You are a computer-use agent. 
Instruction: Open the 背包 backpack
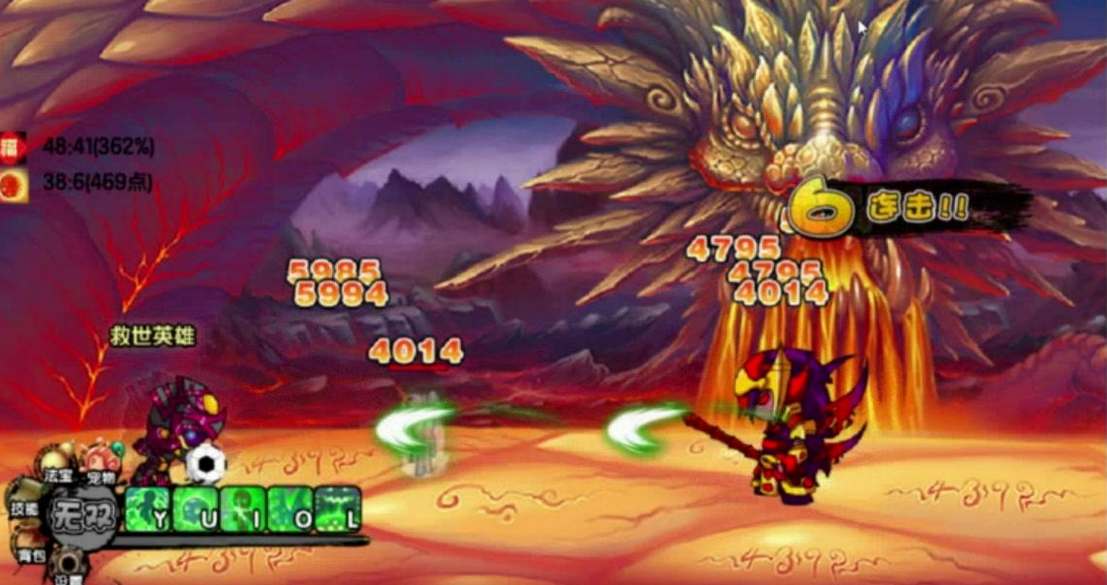pos(28,548)
